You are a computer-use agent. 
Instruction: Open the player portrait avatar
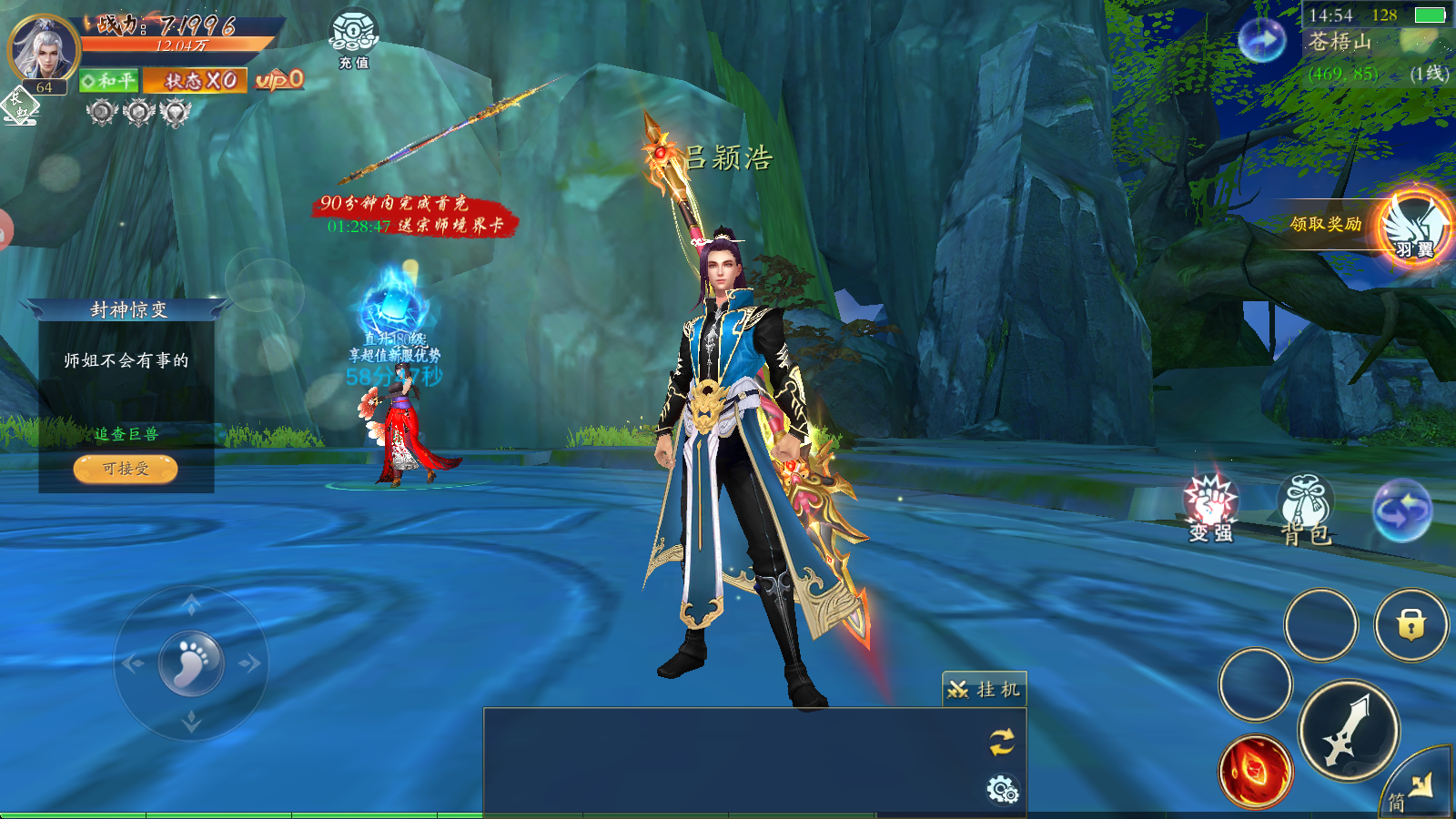click(43, 48)
